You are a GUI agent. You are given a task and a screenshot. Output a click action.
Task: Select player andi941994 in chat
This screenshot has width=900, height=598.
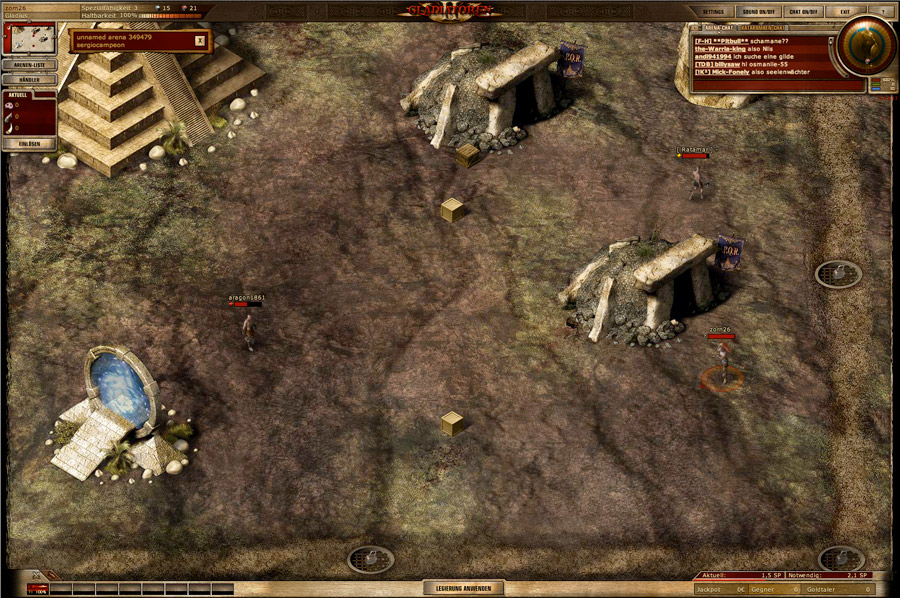pyautogui.click(x=714, y=57)
